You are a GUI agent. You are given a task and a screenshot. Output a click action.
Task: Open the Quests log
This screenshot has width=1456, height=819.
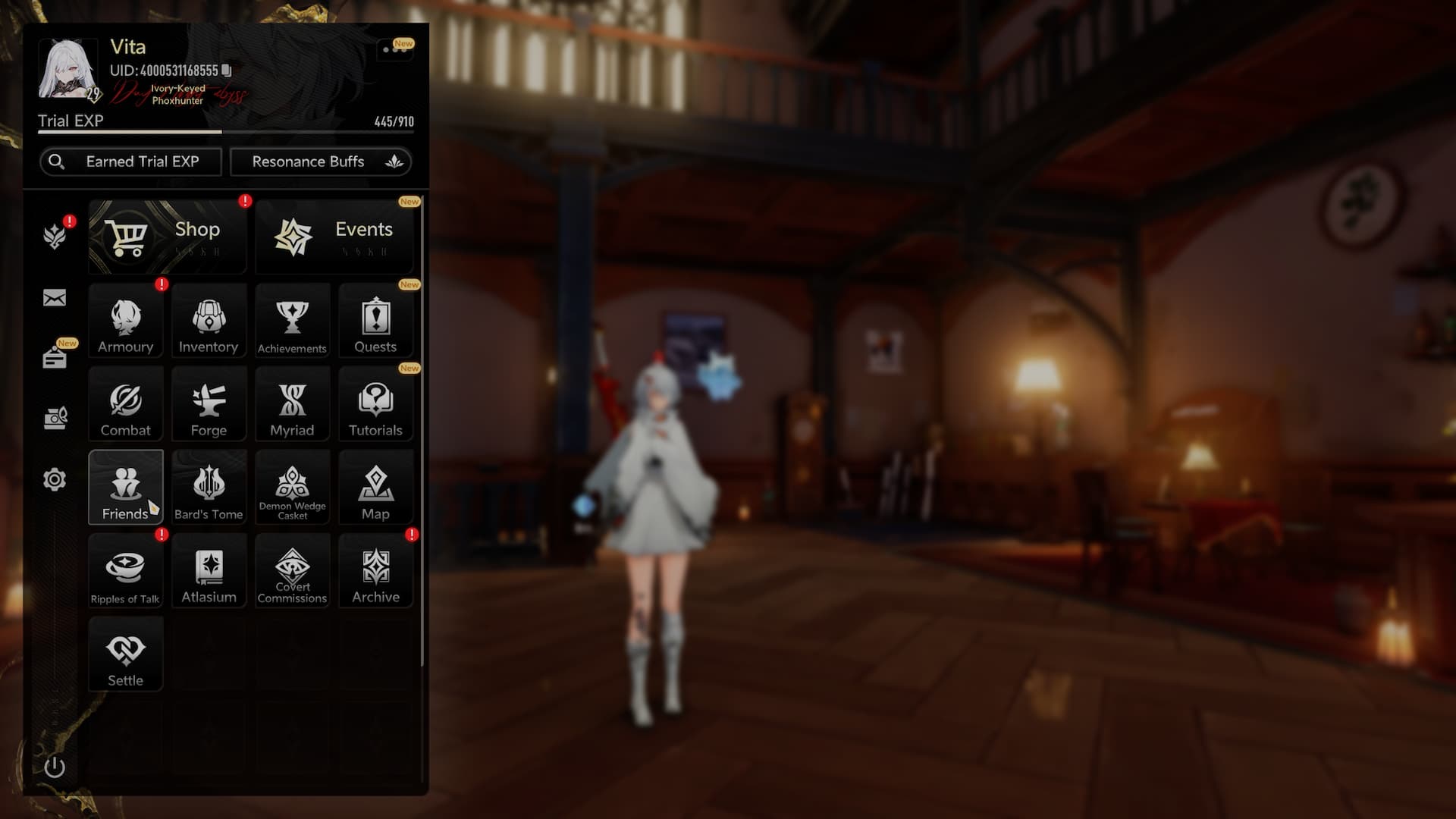pyautogui.click(x=375, y=321)
